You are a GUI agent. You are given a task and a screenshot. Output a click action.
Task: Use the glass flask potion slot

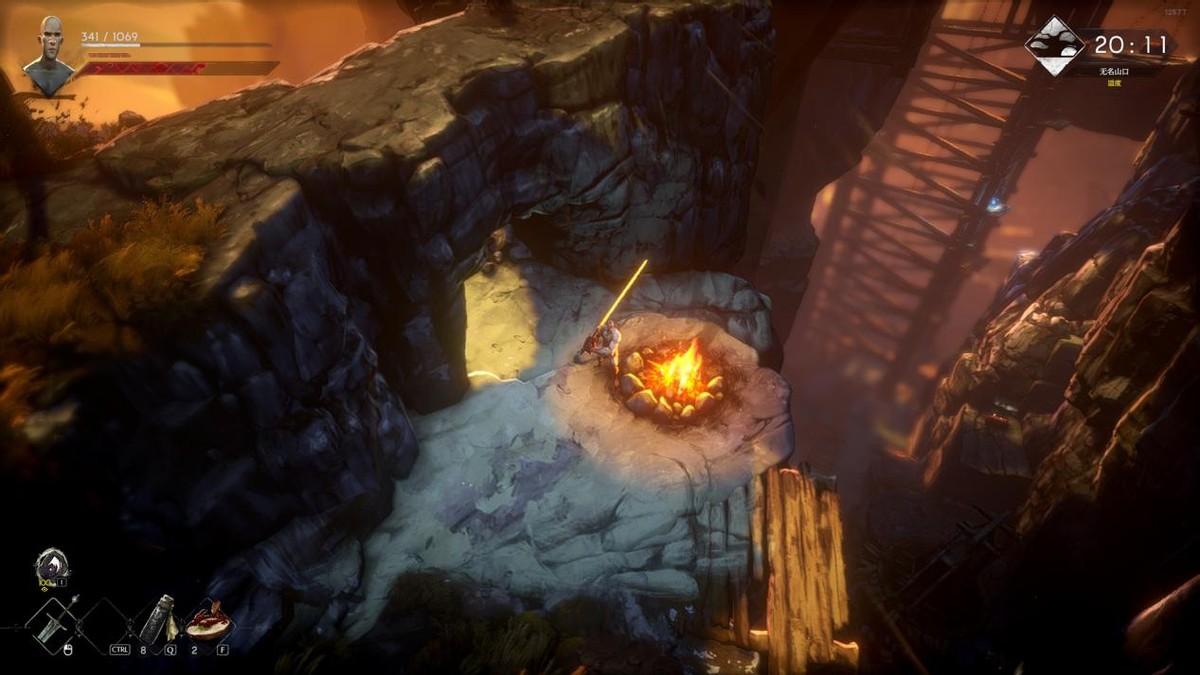(x=156, y=617)
